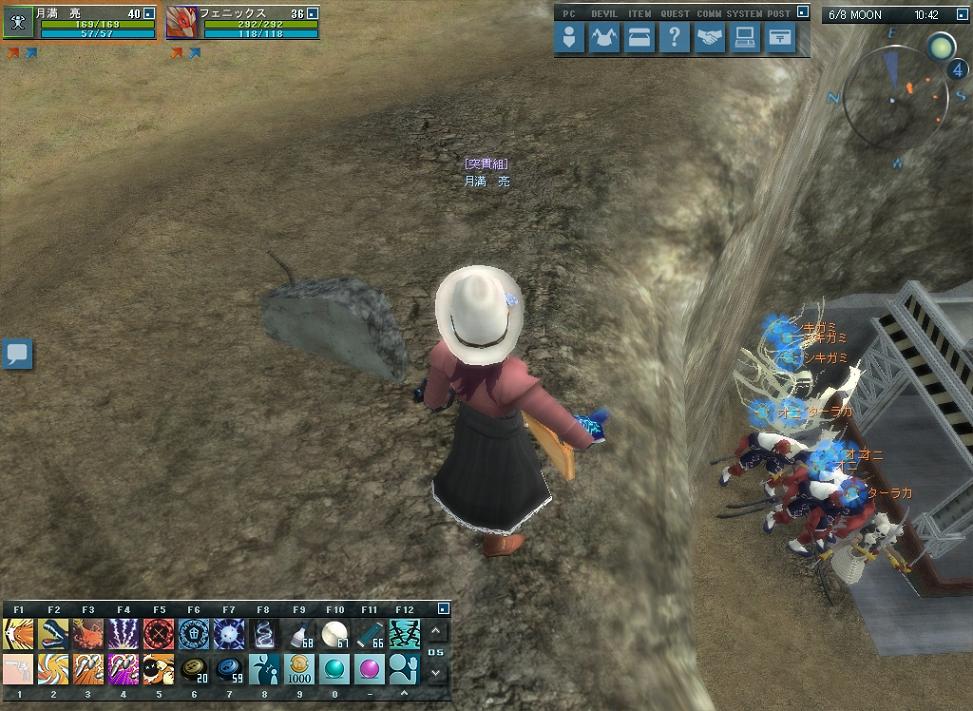Use the revolver gun skill icon

point(18,668)
